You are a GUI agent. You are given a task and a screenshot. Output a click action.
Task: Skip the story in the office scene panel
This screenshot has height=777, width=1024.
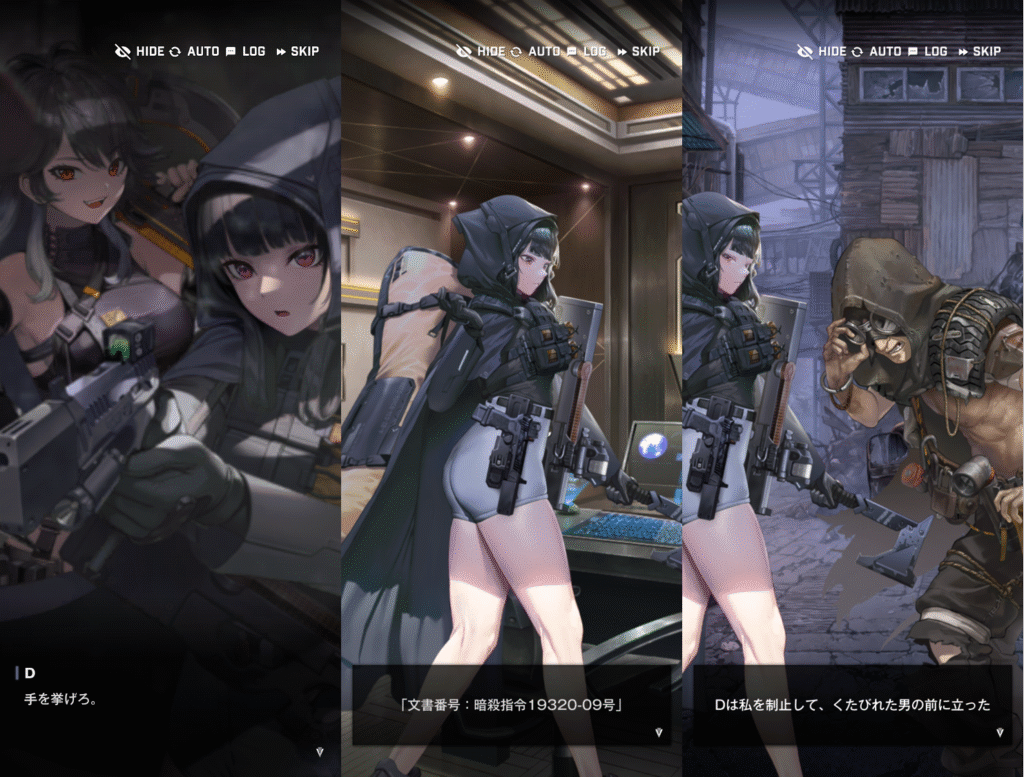point(638,51)
